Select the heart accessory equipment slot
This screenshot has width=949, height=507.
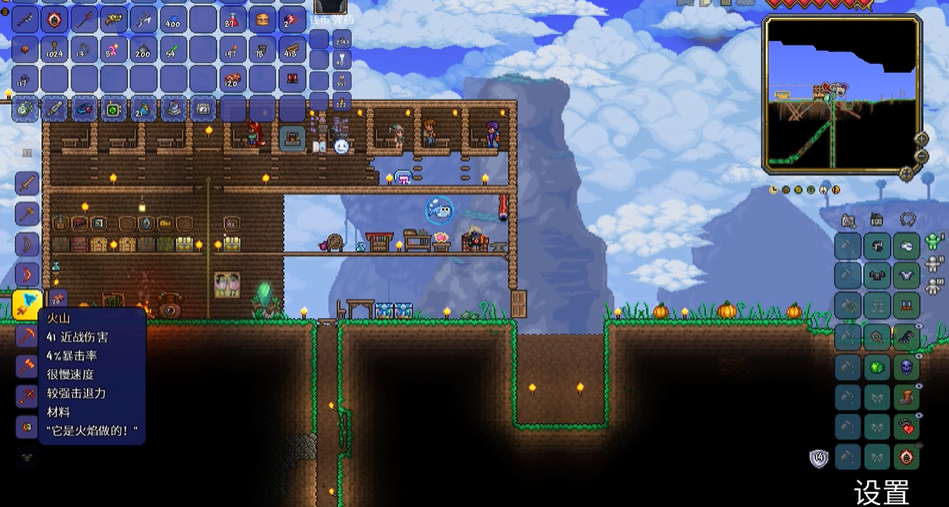[907, 427]
